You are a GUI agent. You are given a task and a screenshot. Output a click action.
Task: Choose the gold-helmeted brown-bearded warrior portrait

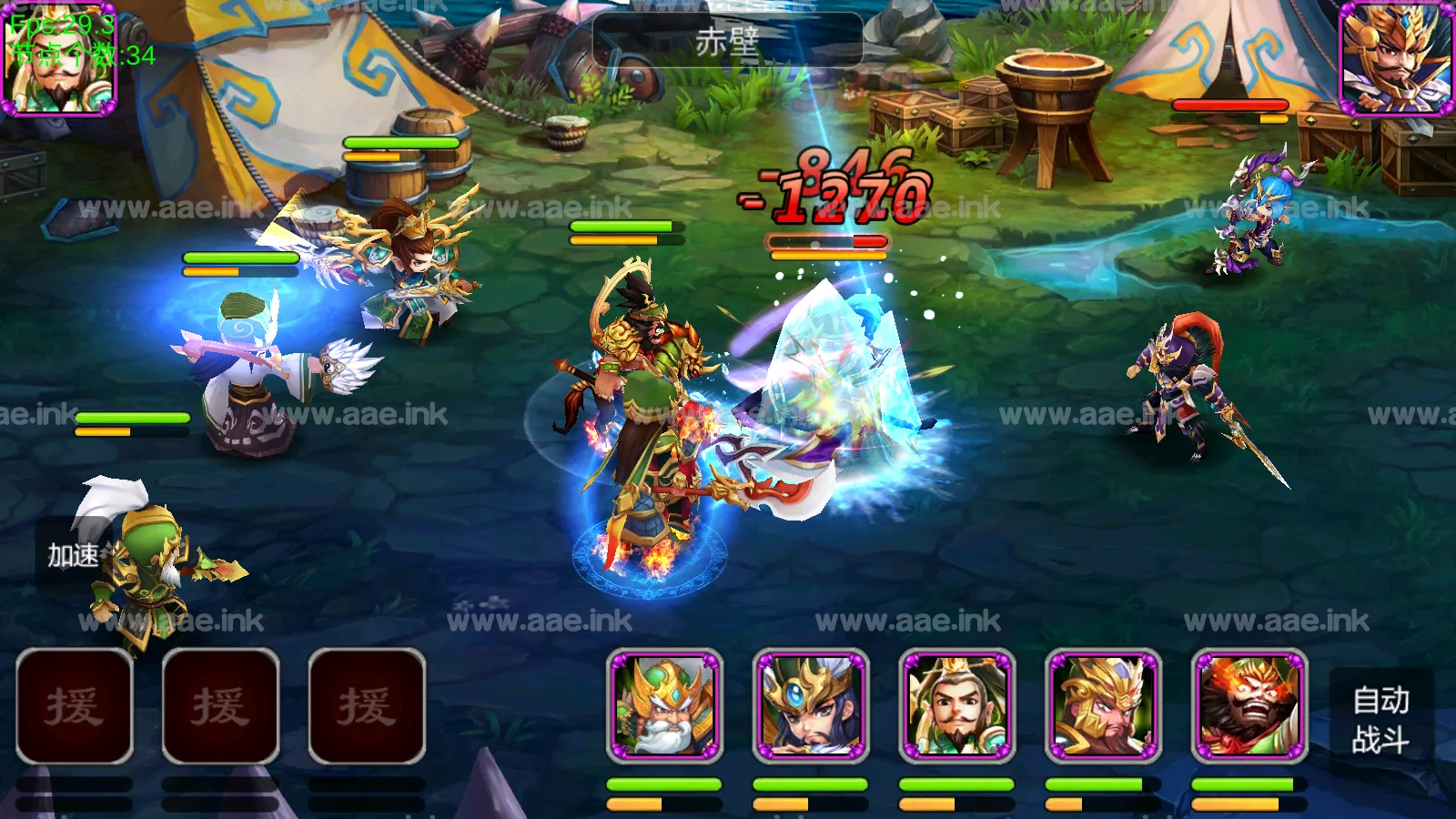pyautogui.click(x=1104, y=707)
